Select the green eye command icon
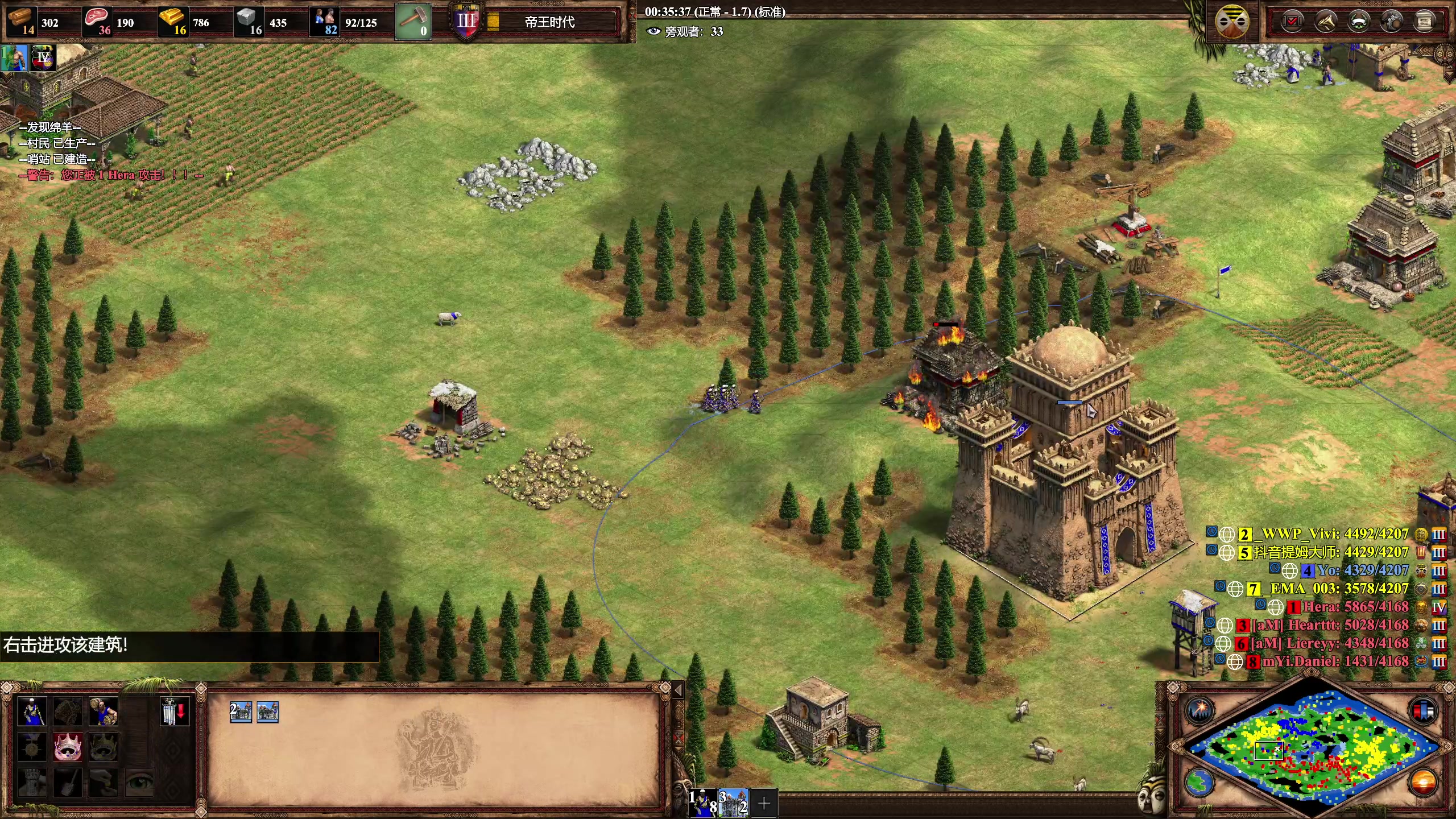This screenshot has width=1456, height=819. point(139,783)
